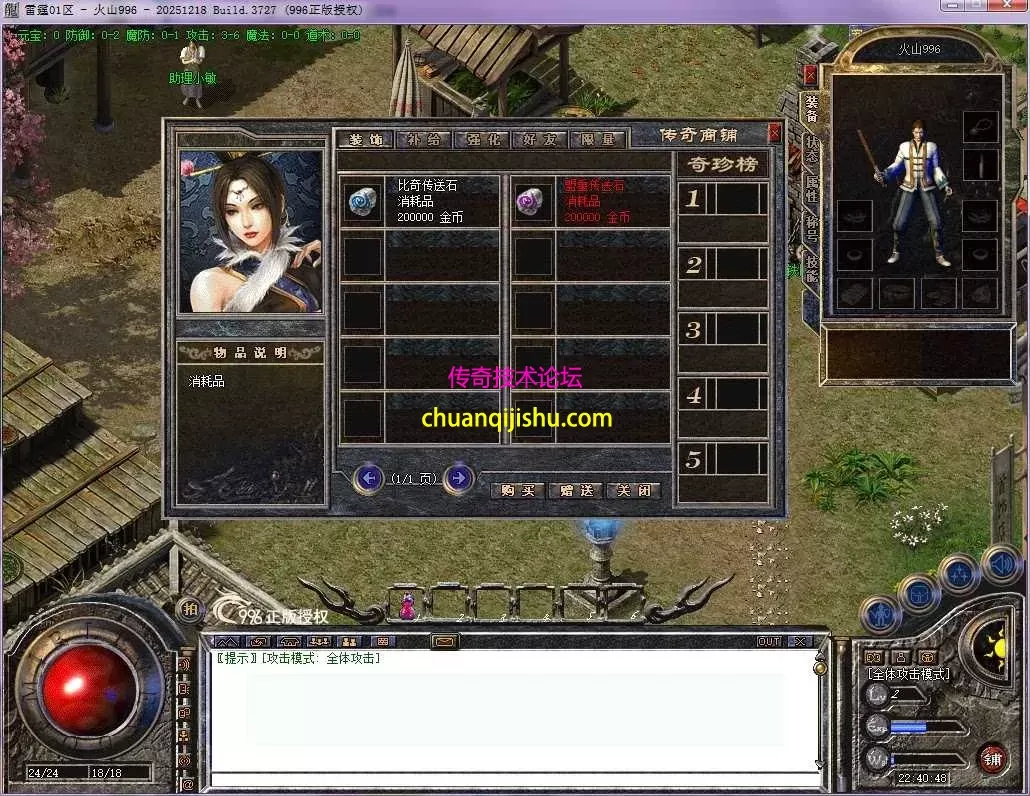Switch to the 装饰 shop tab
The width and height of the screenshot is (1030, 796).
[x=363, y=139]
